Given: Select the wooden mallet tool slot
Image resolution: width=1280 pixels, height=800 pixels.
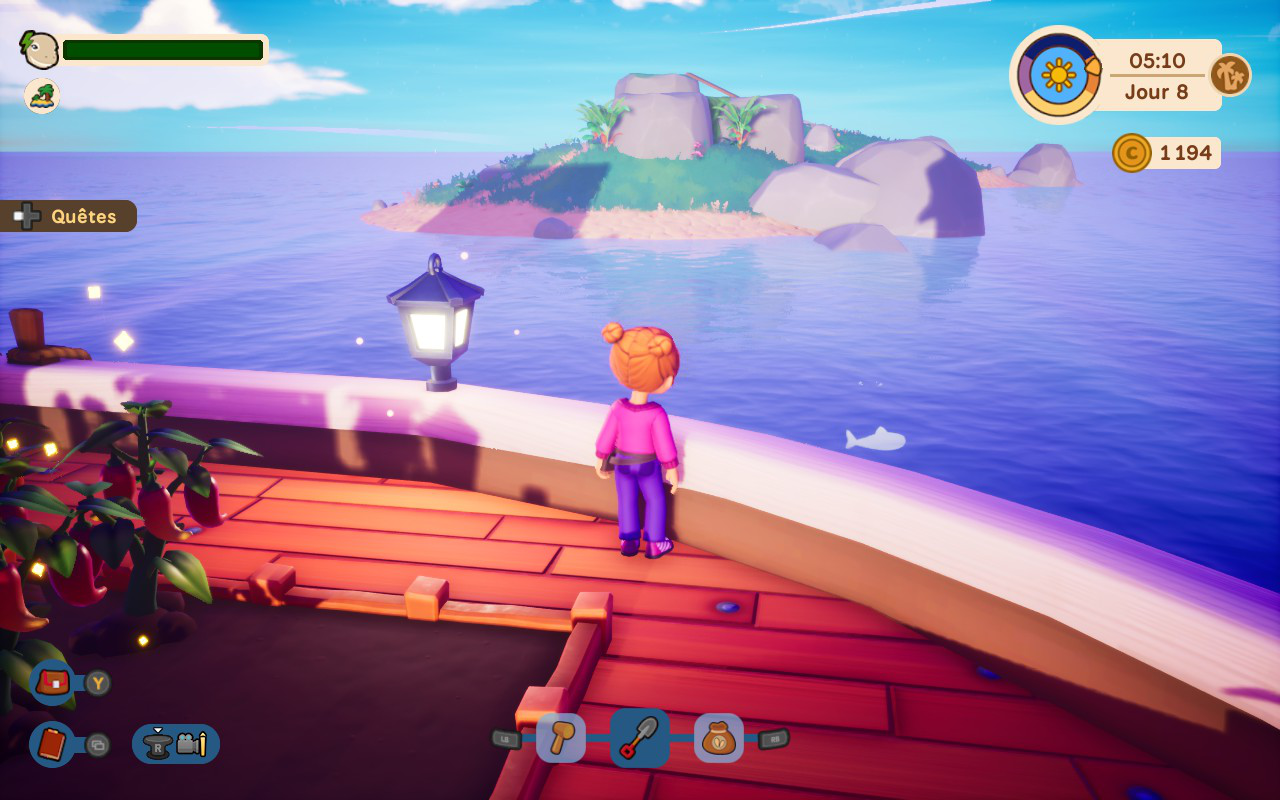Looking at the screenshot, I should pyautogui.click(x=561, y=738).
